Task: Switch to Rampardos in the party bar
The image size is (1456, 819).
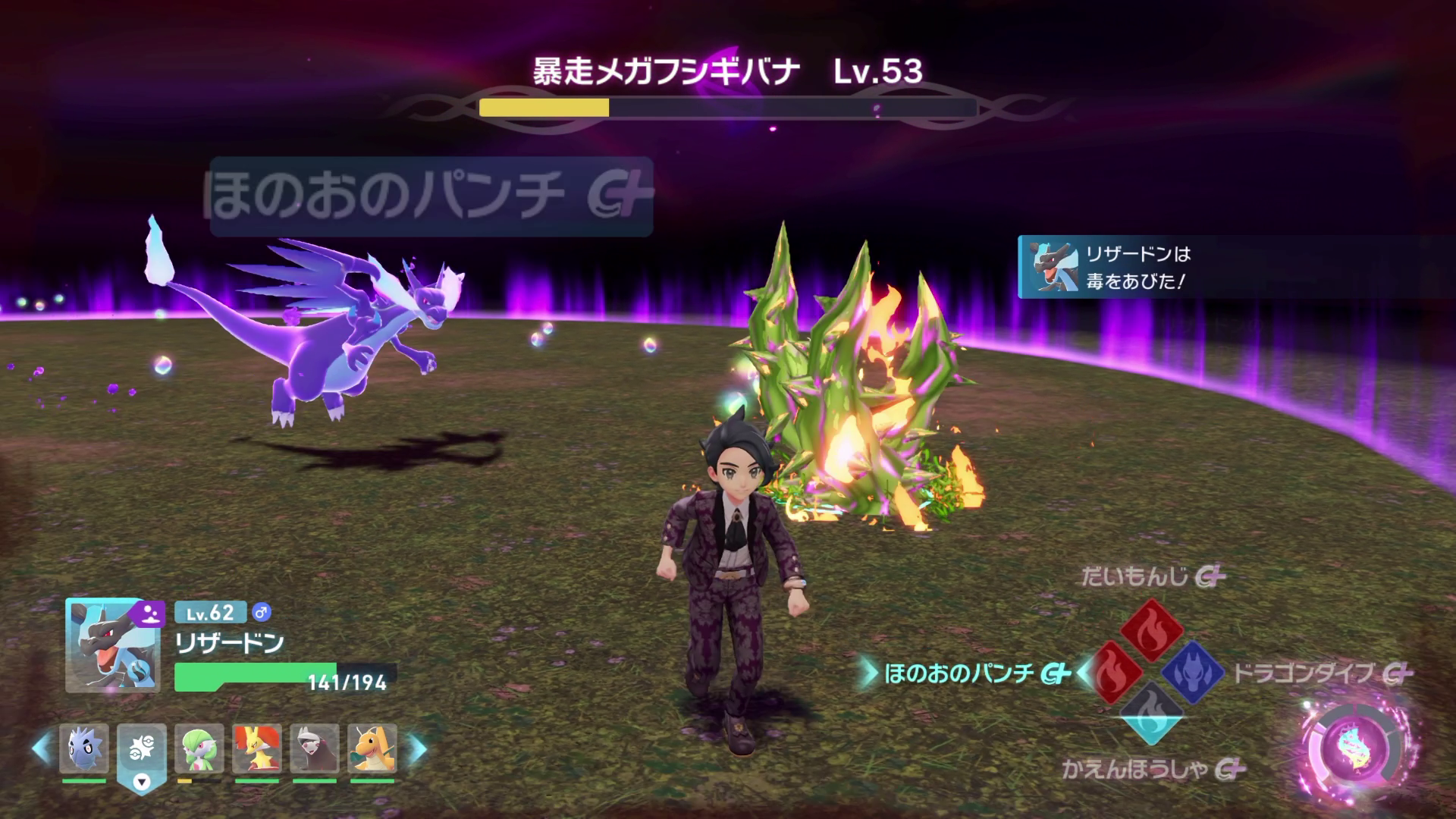Action: (84, 748)
